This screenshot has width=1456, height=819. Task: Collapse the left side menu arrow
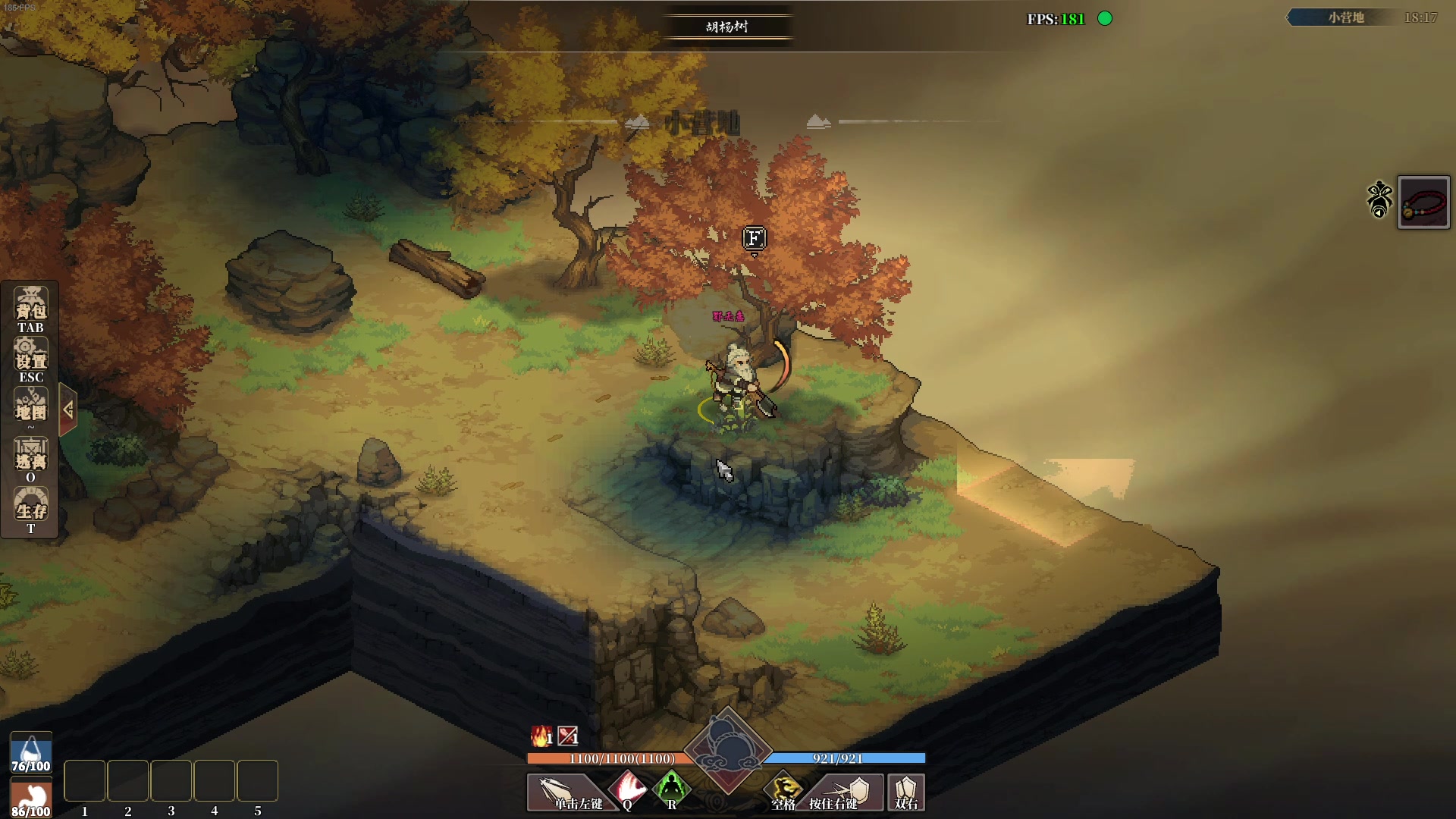[x=68, y=409]
